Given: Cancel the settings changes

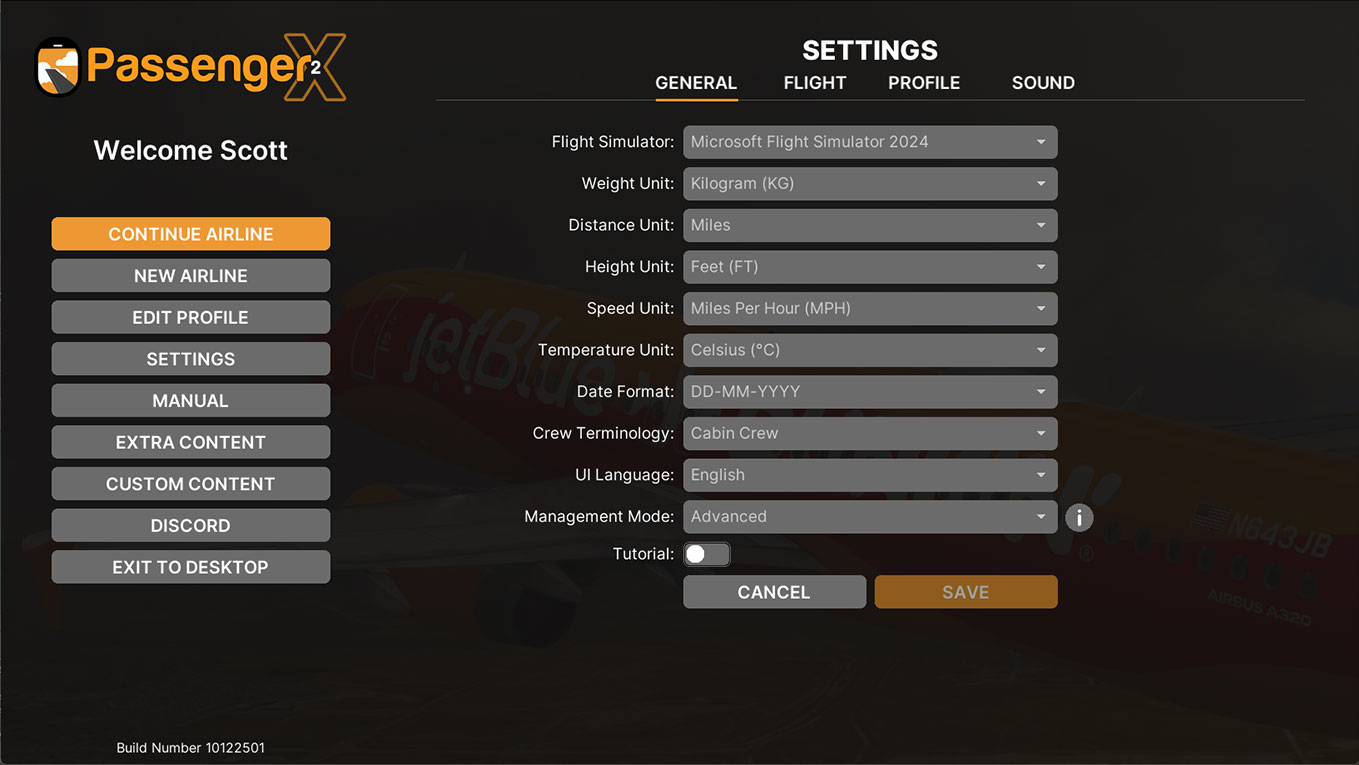Looking at the screenshot, I should [x=774, y=592].
